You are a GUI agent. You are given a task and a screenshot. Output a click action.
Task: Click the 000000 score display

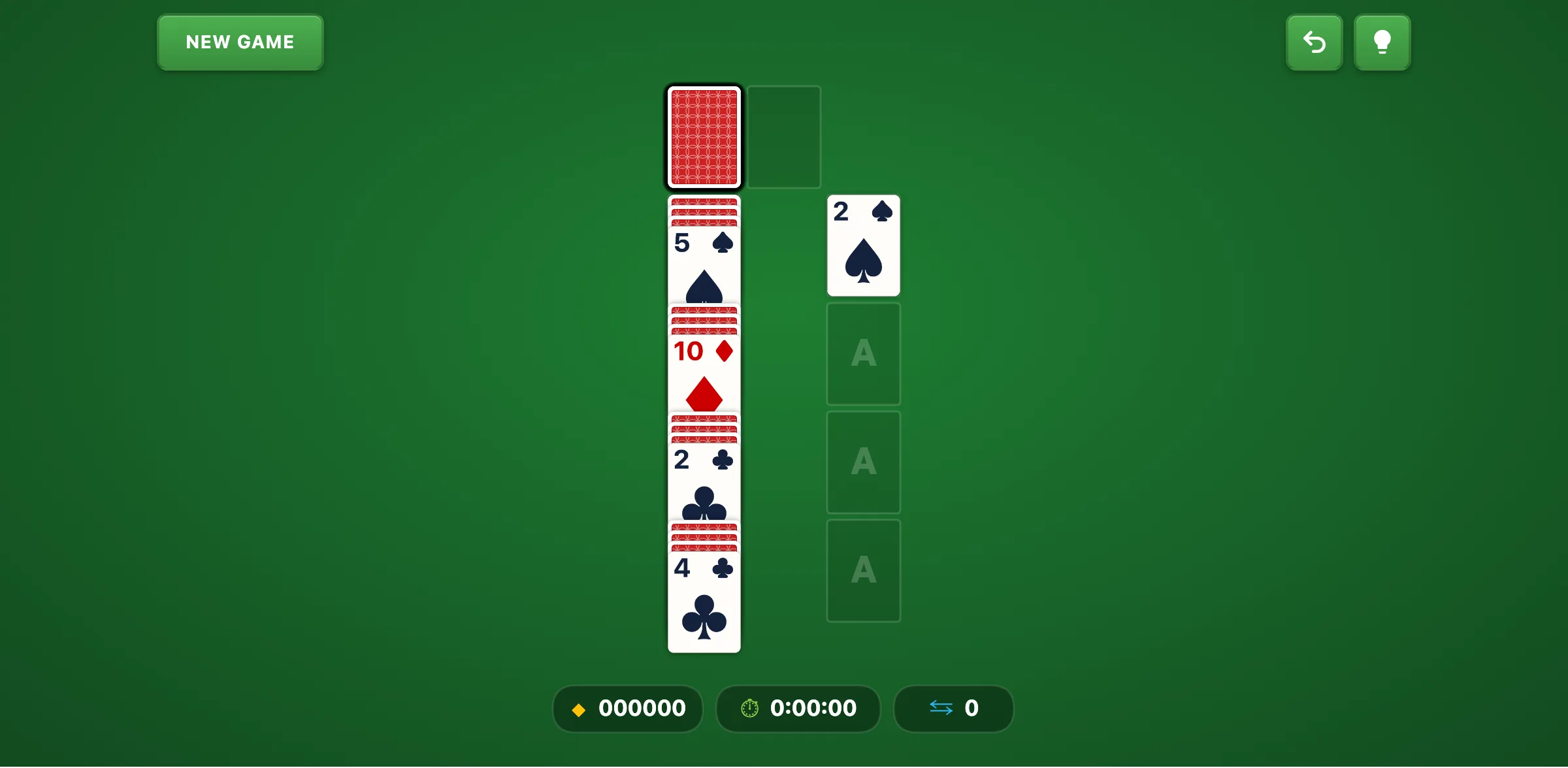(x=642, y=709)
